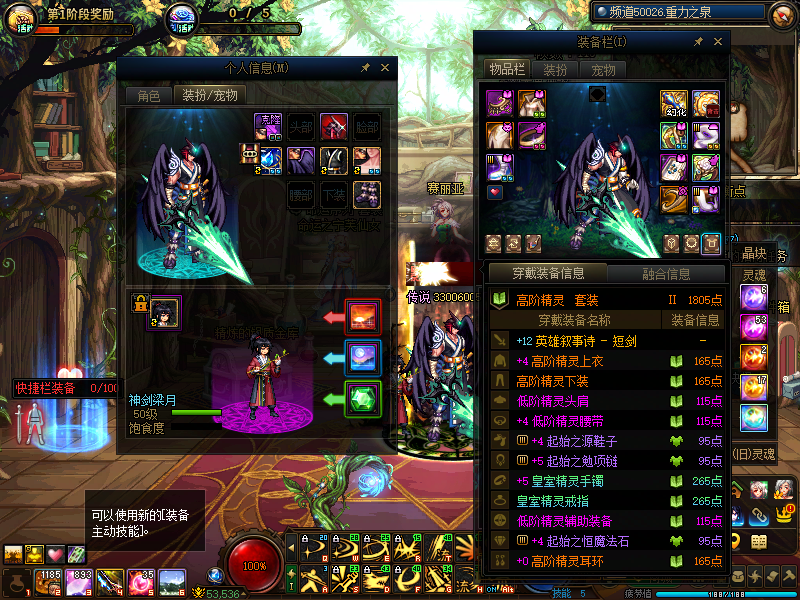Viewport: 800px width, 600px height.
Task: Click the red sunset pet equipment slot
Action: [x=363, y=317]
